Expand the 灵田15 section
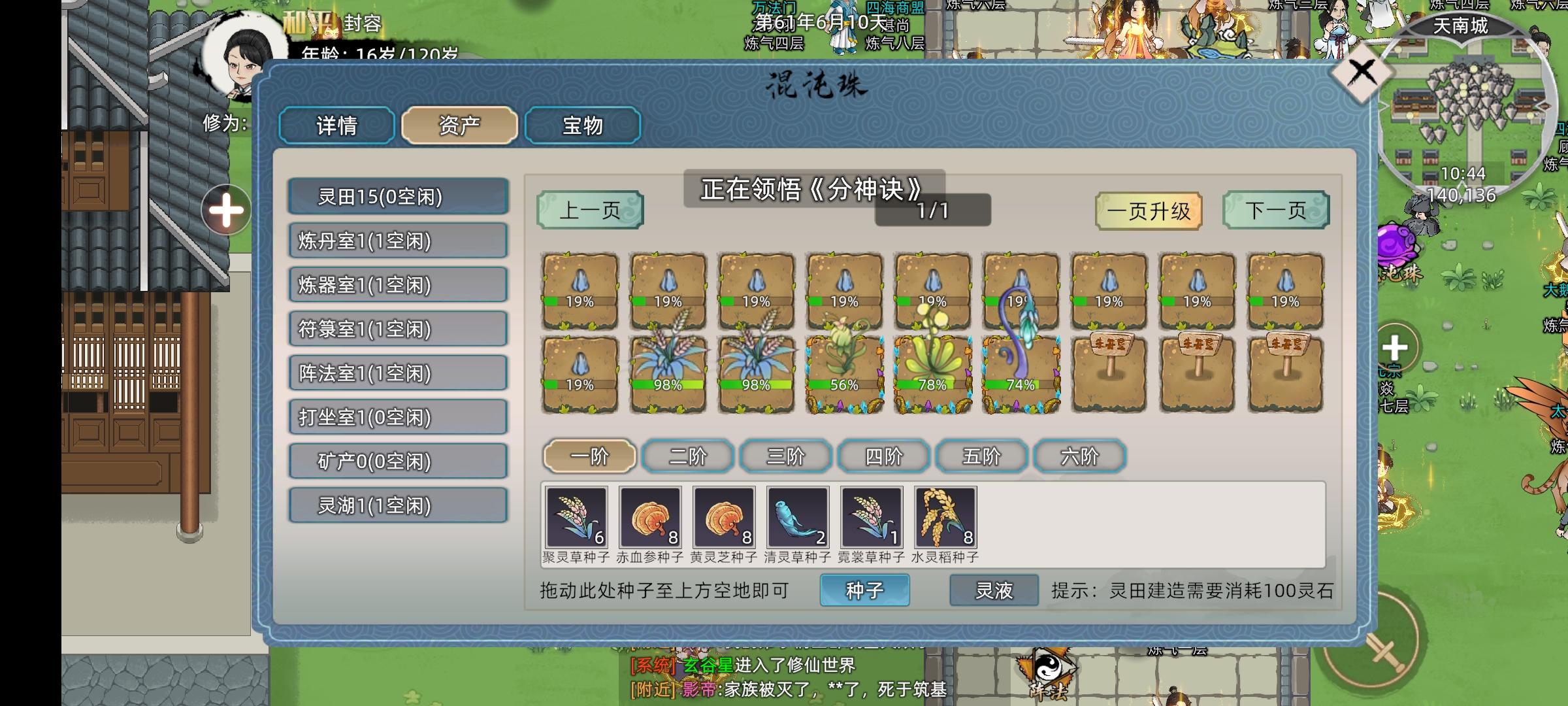This screenshot has height=706, width=1568. tap(398, 197)
